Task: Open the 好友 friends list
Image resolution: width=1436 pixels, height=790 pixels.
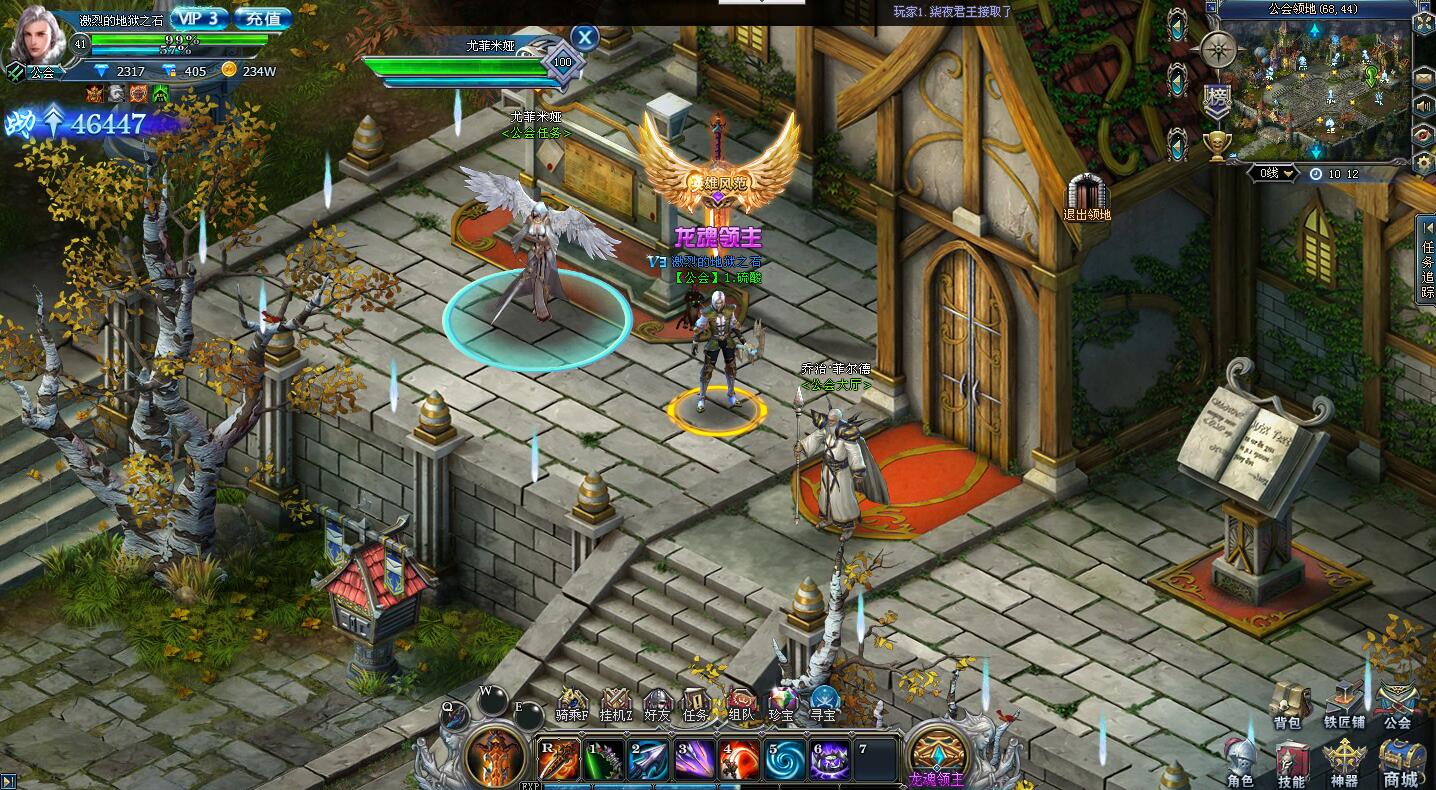Action: point(657,704)
